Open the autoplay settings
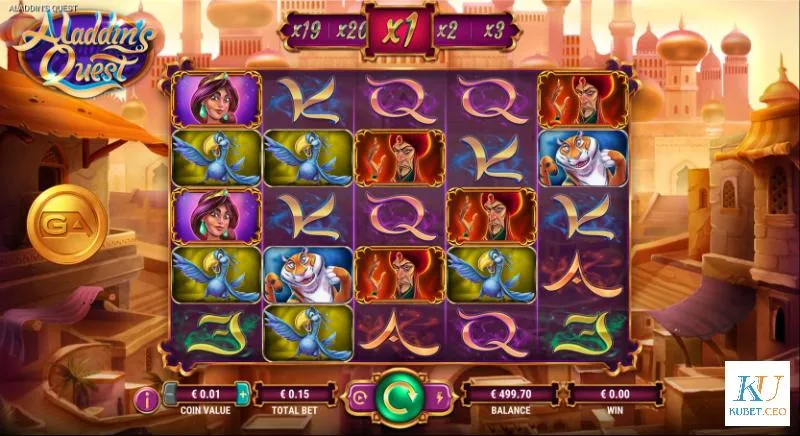 click(x=360, y=396)
